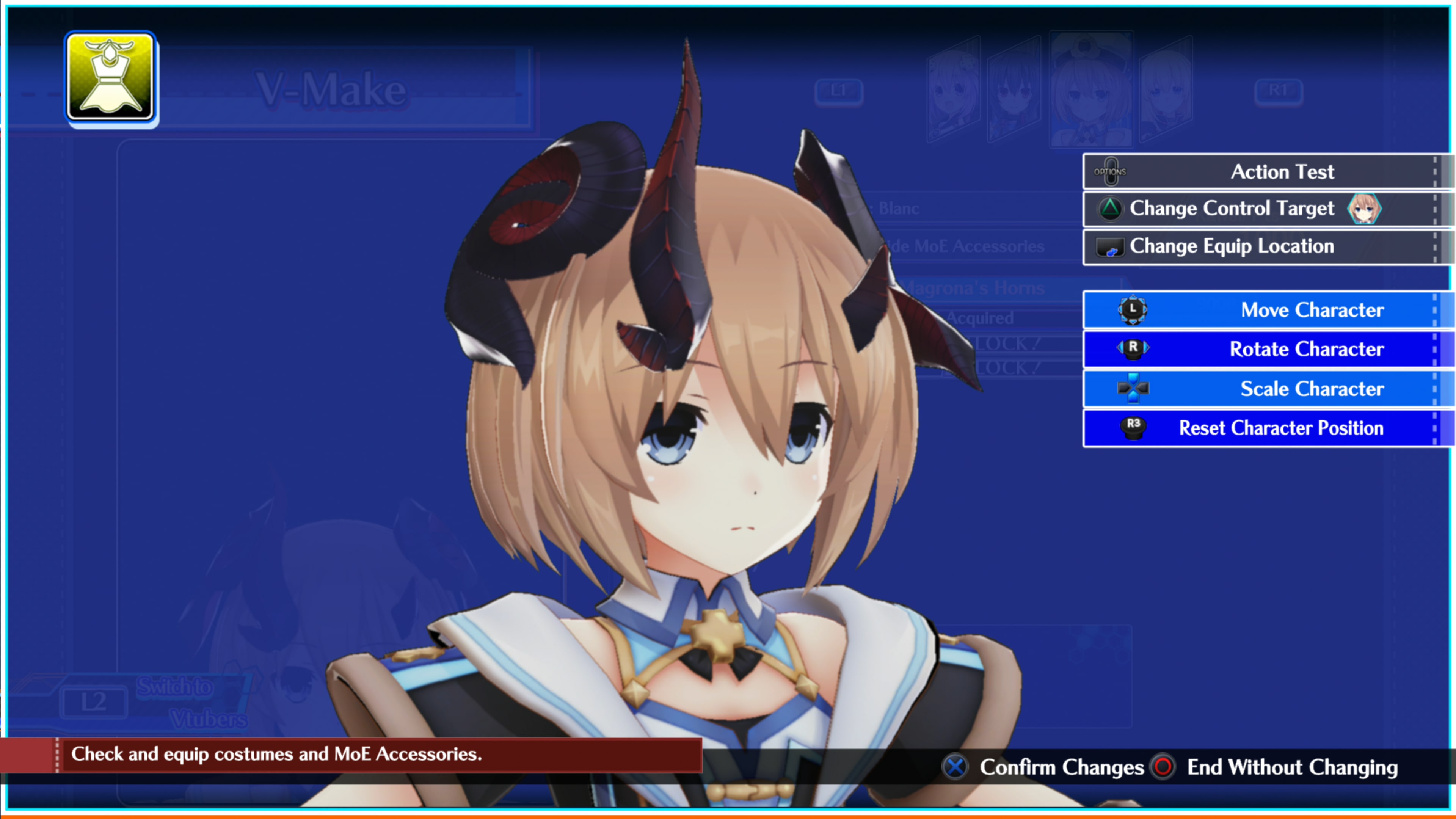Click the right stick icon on Rotate Character
The height and width of the screenshot is (819, 1456).
pyautogui.click(x=1133, y=349)
